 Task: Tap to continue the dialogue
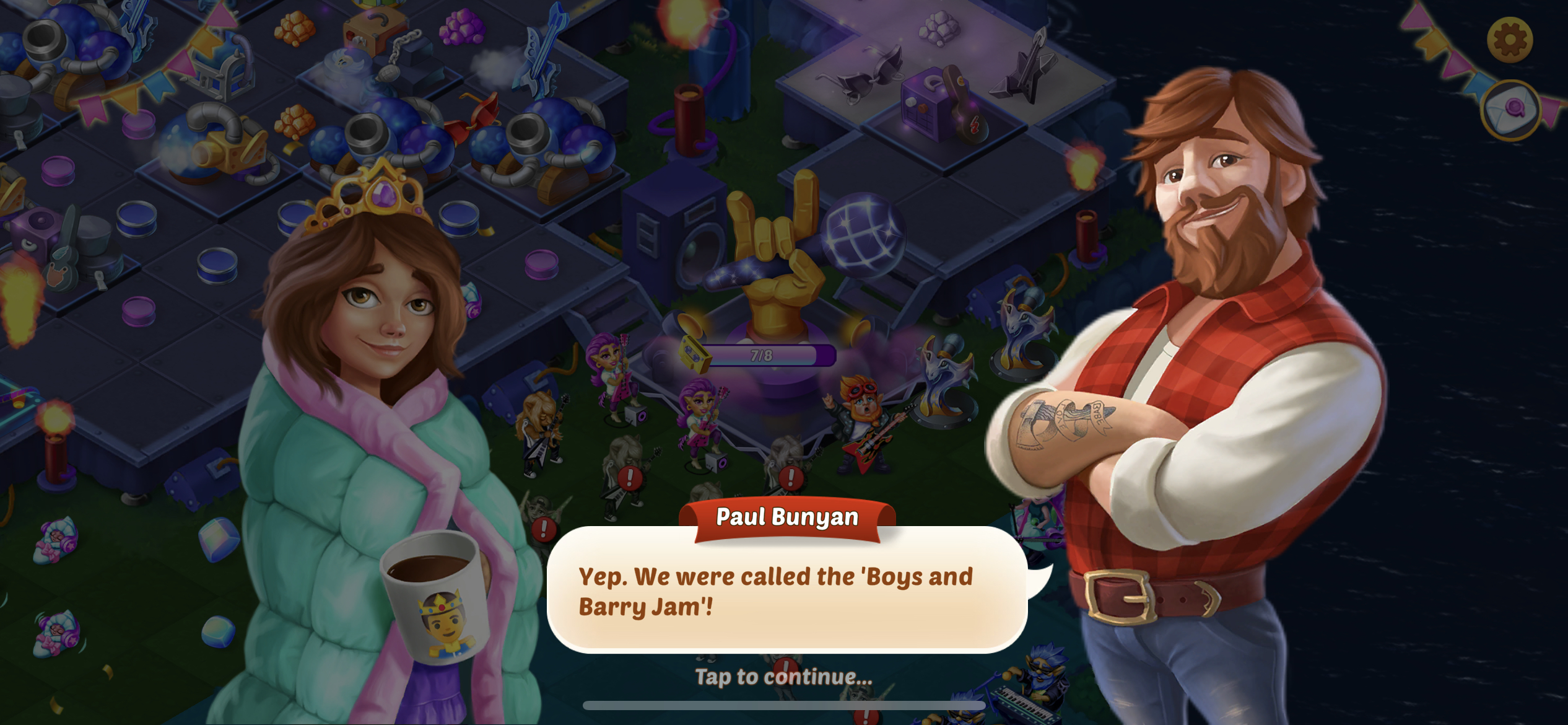[783, 677]
